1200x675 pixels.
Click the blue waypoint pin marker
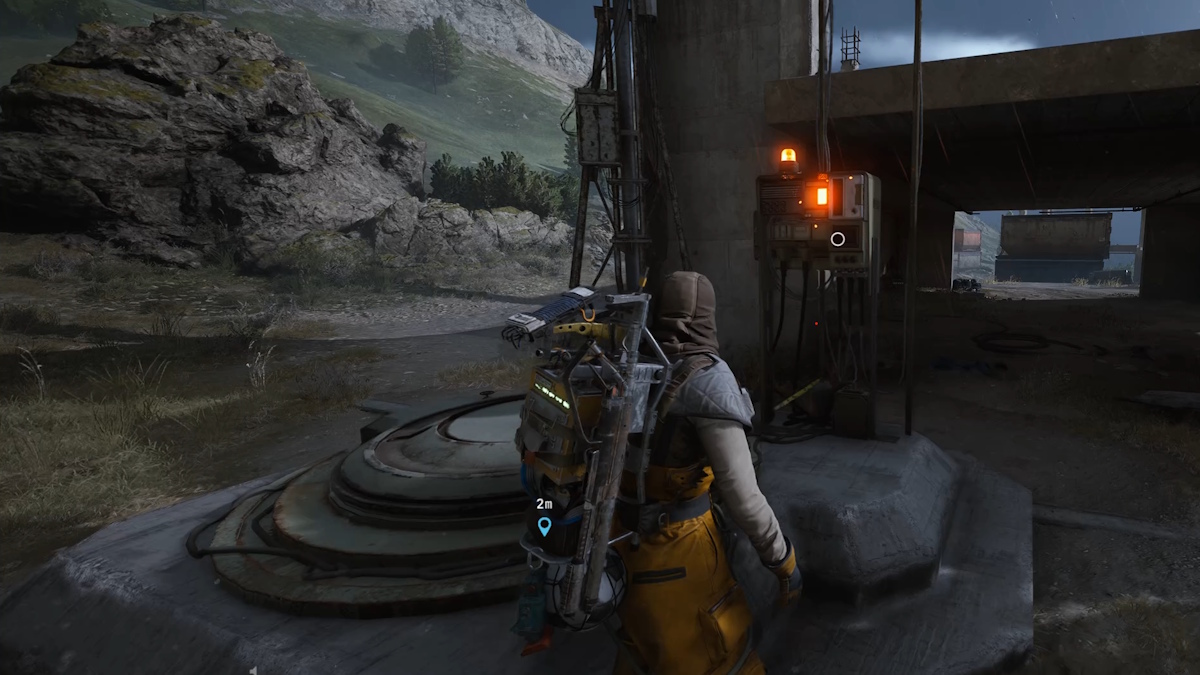tap(544, 526)
